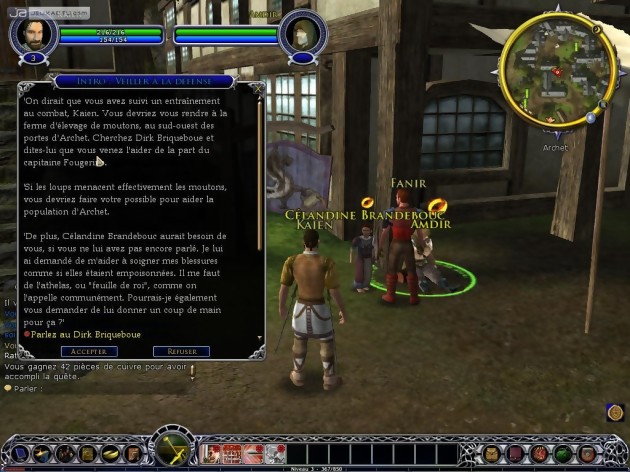Activate the first skill in the quickslot bar

(211, 452)
